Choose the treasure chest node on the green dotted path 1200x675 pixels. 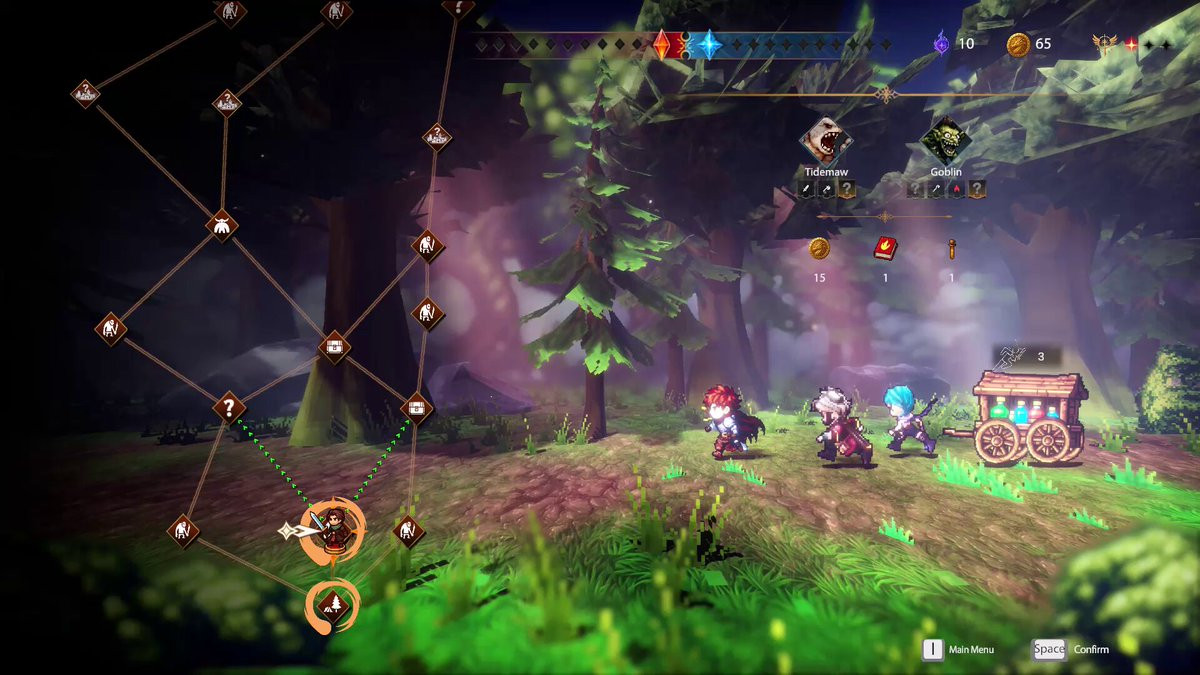[x=417, y=408]
